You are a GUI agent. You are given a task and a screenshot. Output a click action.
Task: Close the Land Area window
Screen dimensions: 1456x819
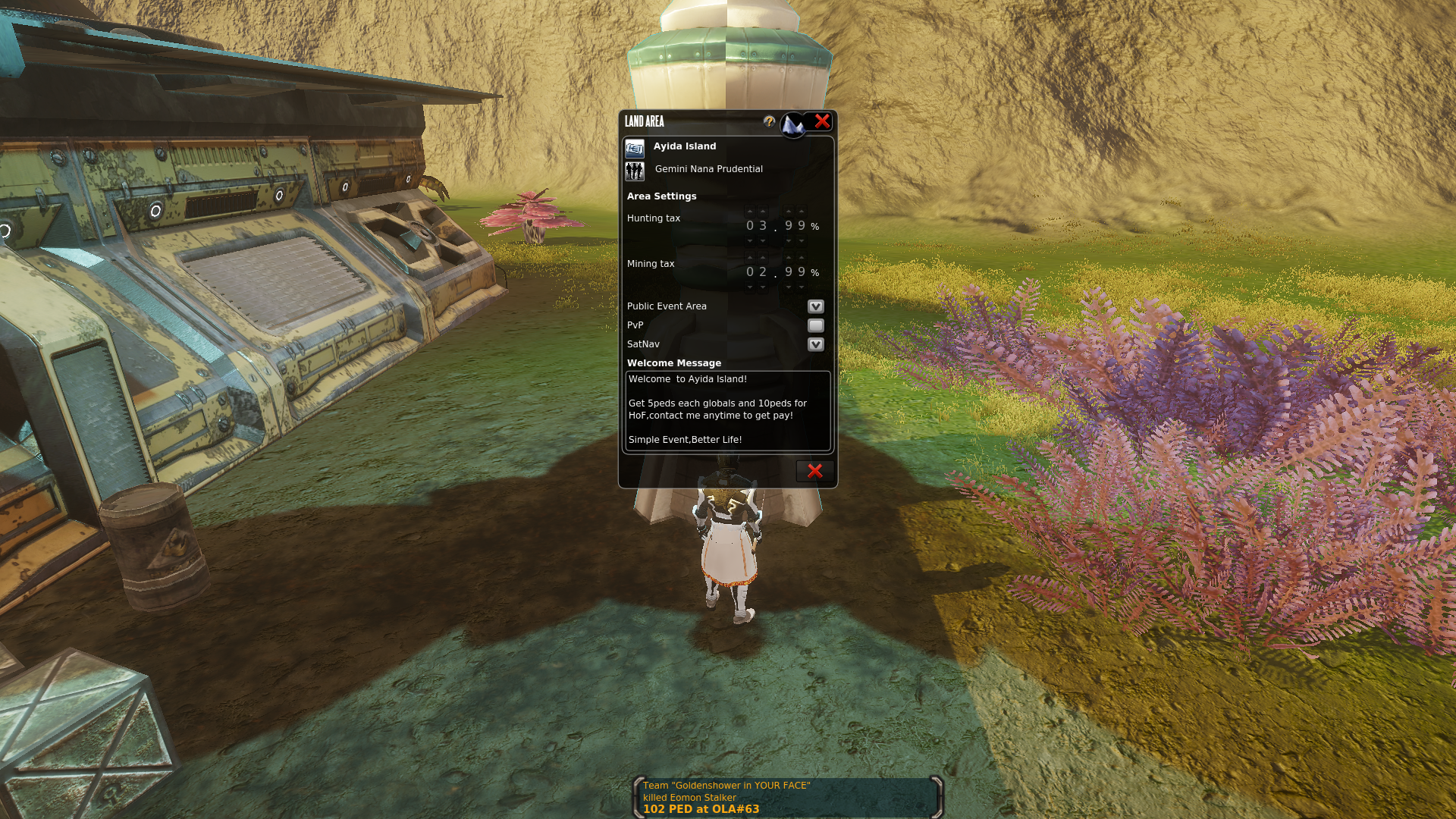pyautogui.click(x=822, y=121)
